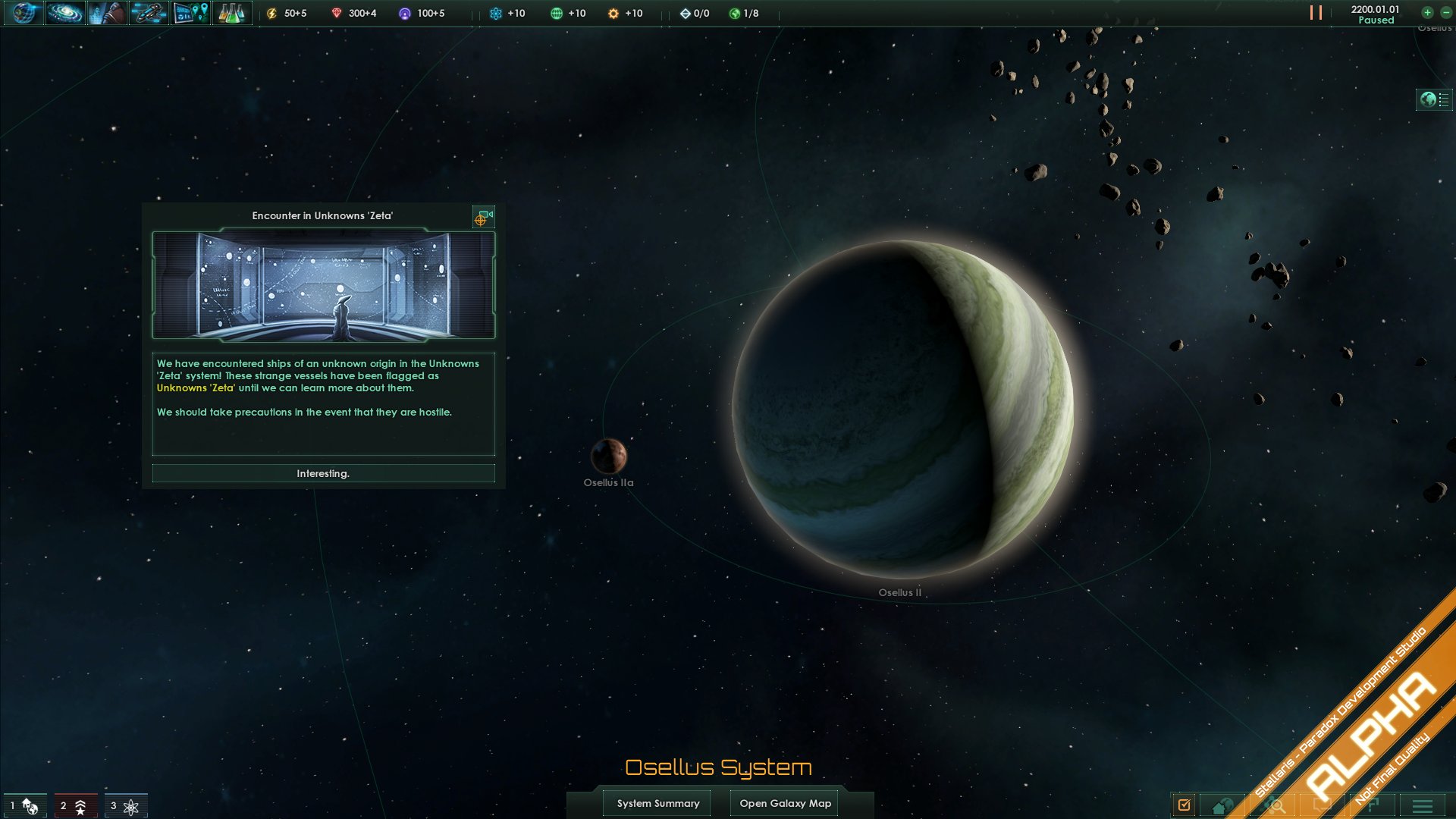The width and height of the screenshot is (1456, 819).
Task: Open the System Summary panel
Action: coord(657,803)
